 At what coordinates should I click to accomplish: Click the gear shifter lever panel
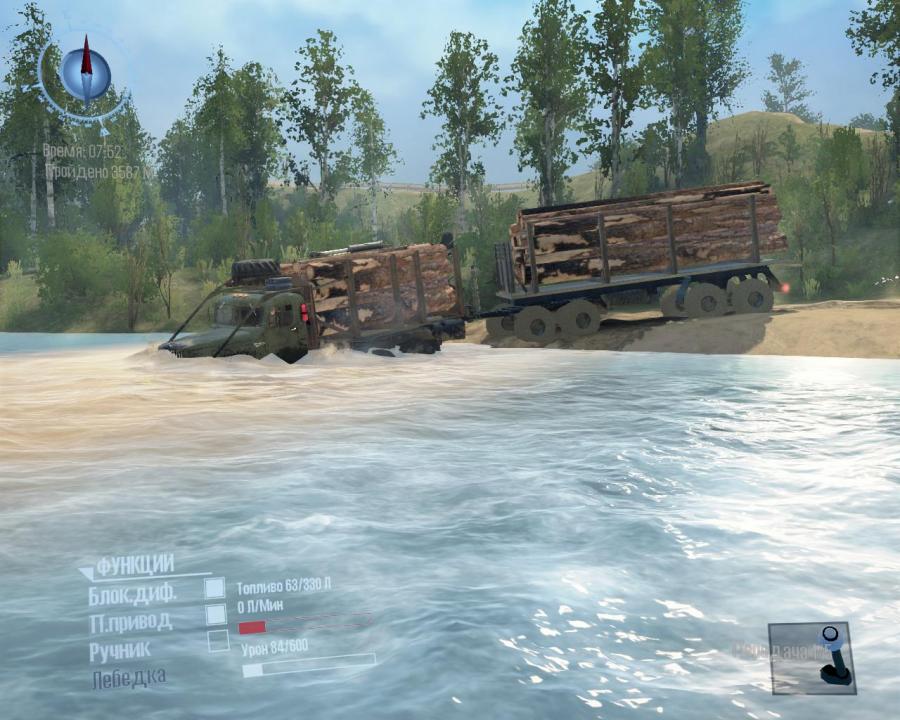811,657
